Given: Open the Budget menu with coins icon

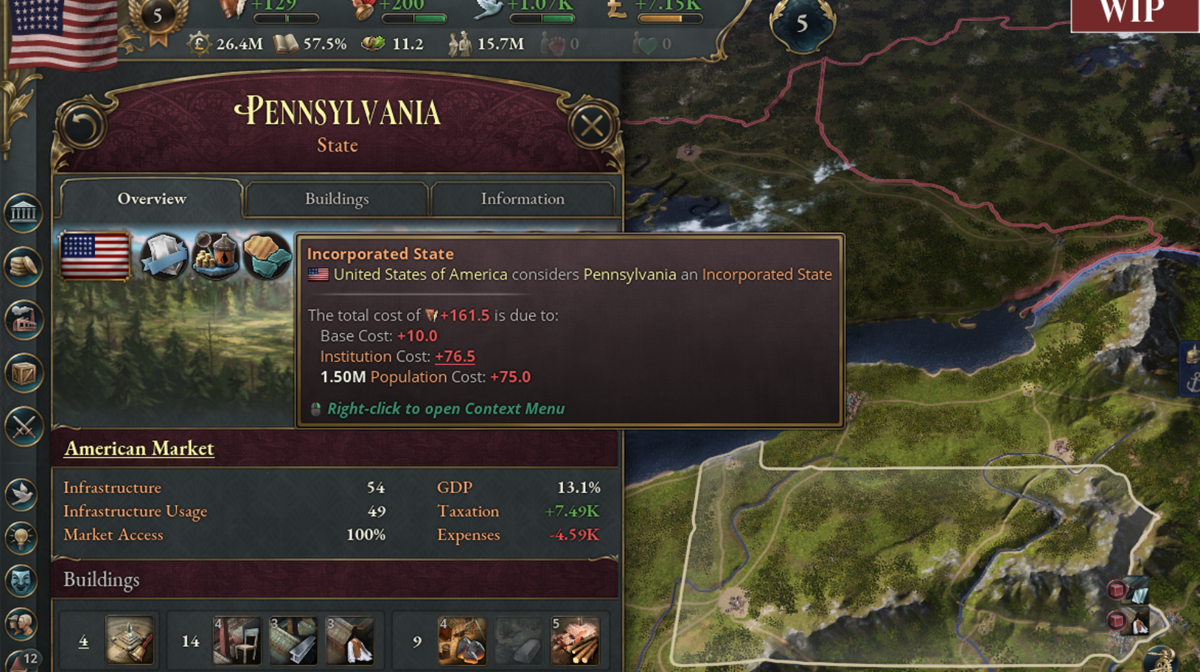Looking at the screenshot, I should pyautogui.click(x=23, y=266).
